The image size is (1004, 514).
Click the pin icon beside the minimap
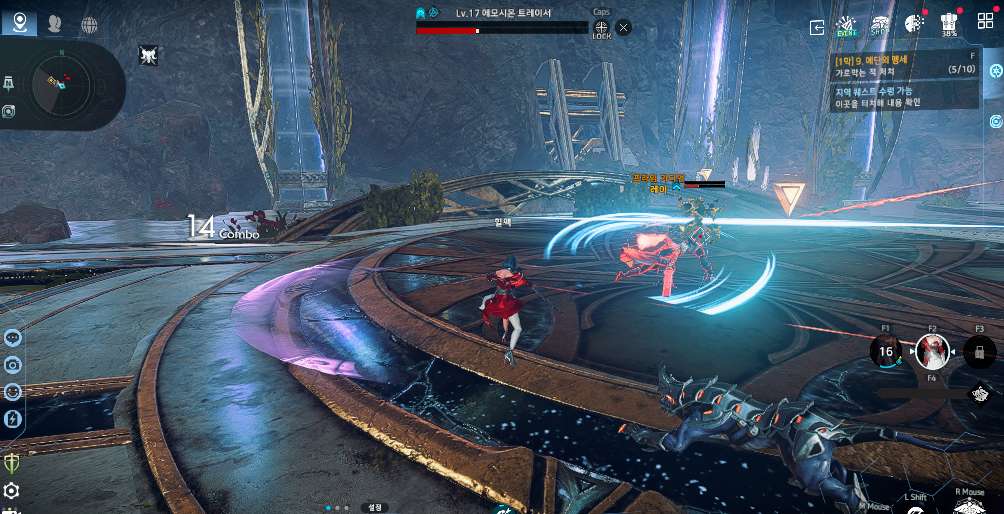point(9,82)
